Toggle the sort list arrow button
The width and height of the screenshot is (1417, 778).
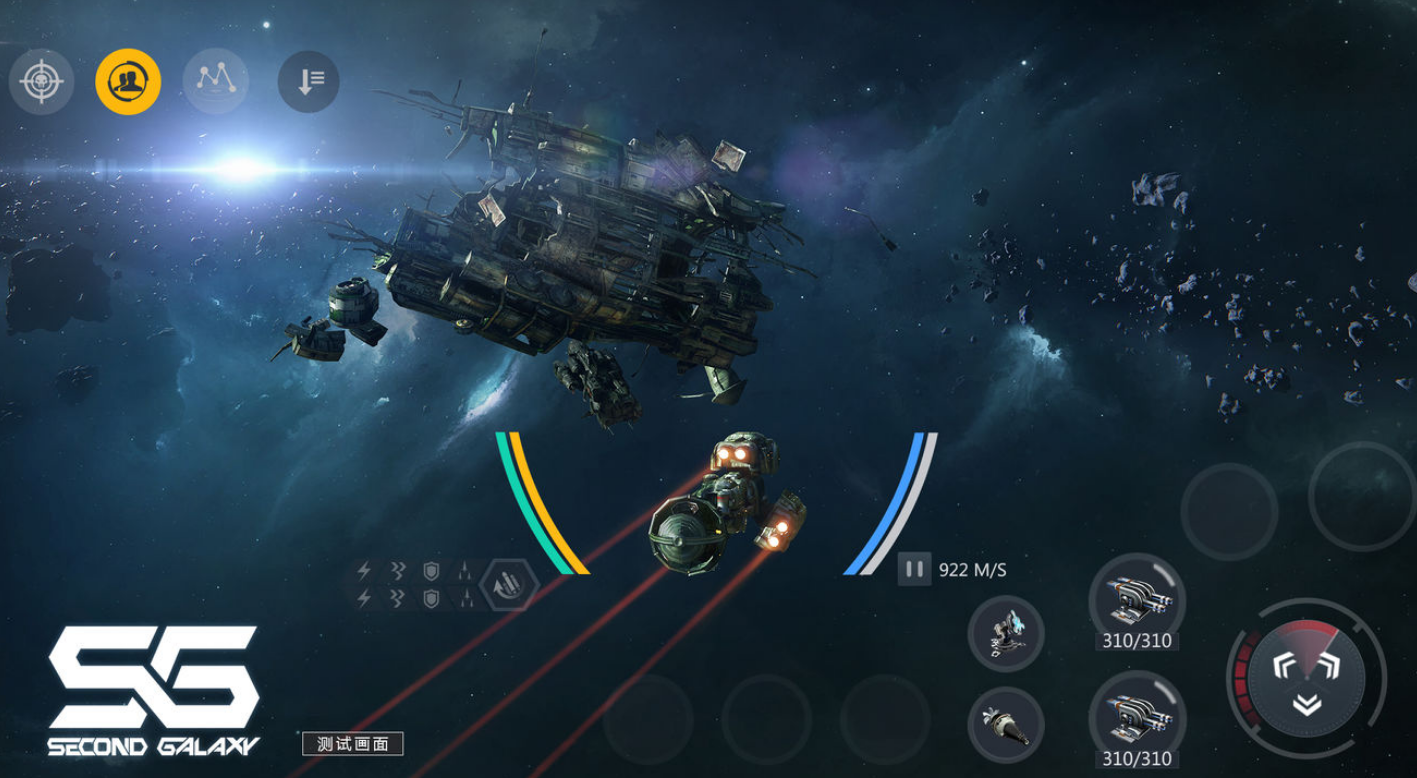tap(308, 82)
